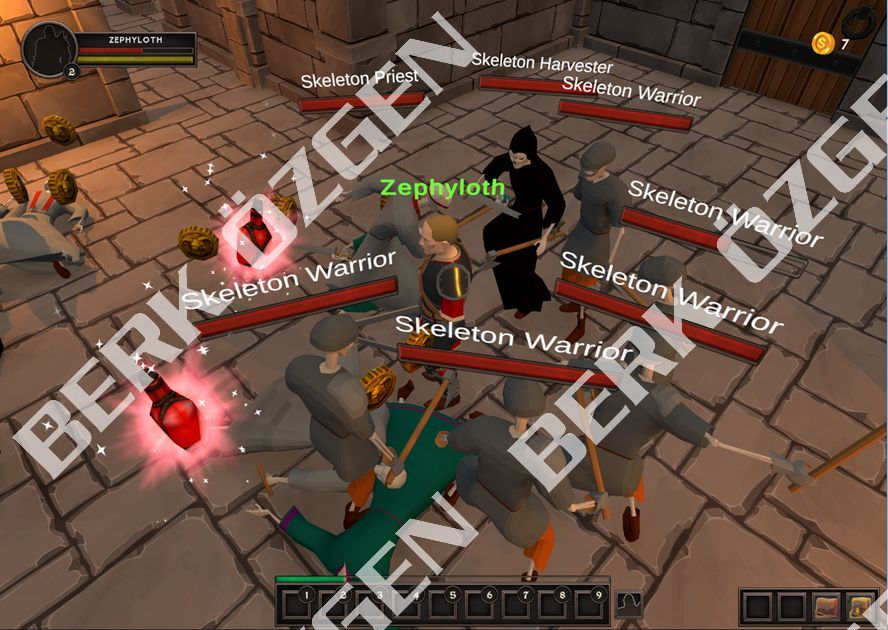The image size is (888, 630).
Task: Open the character silhouette button beside the hotbar
Action: [629, 605]
